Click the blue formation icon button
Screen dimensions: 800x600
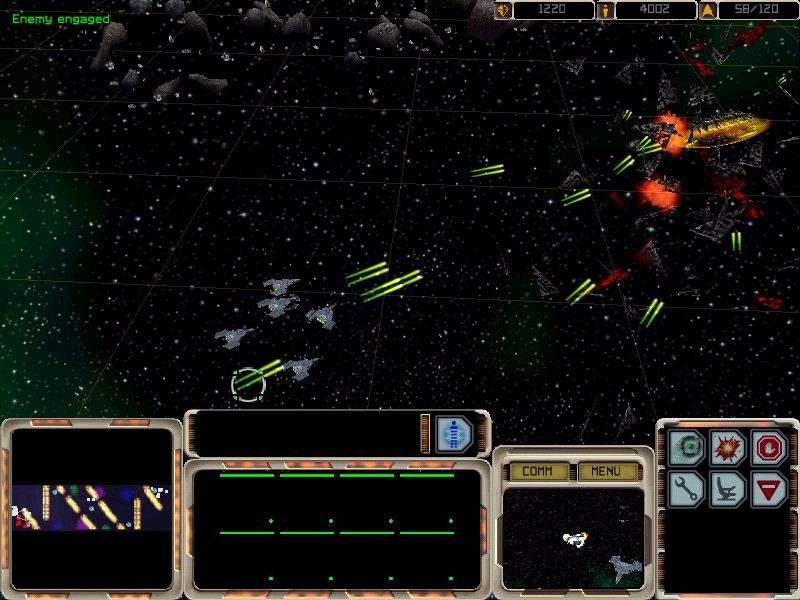click(454, 434)
